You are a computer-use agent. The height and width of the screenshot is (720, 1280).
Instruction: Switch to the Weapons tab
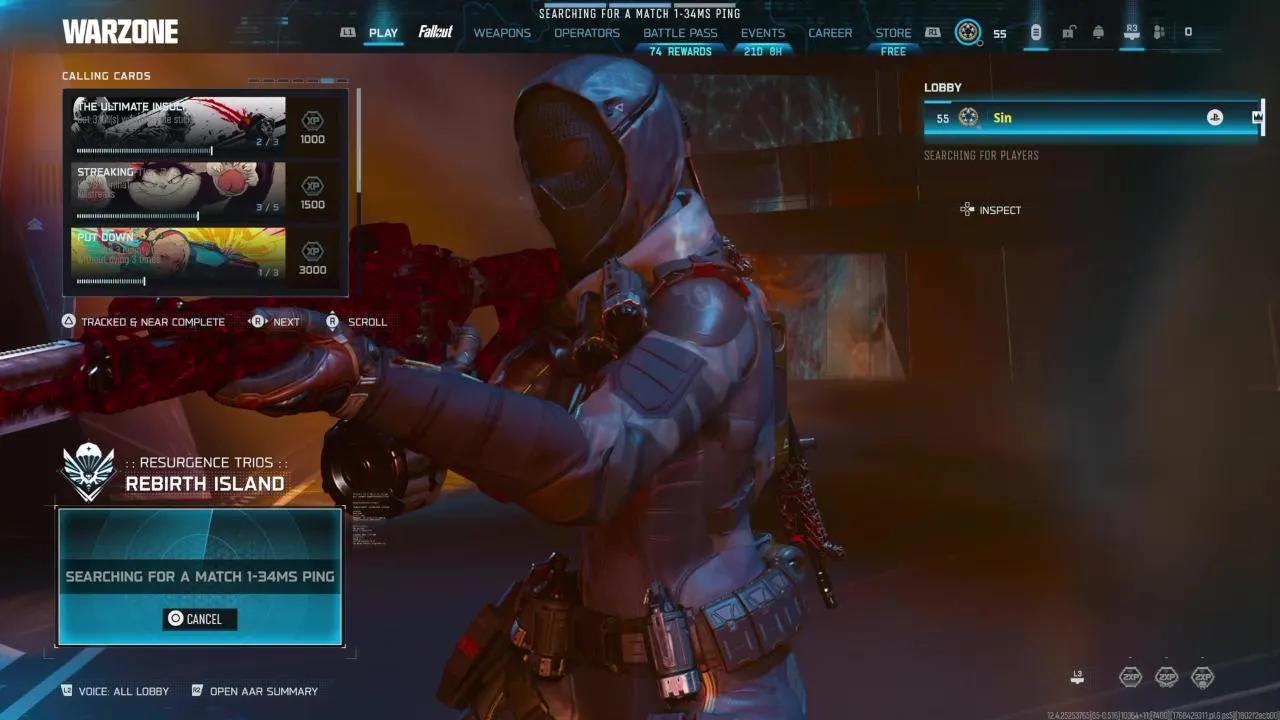502,32
